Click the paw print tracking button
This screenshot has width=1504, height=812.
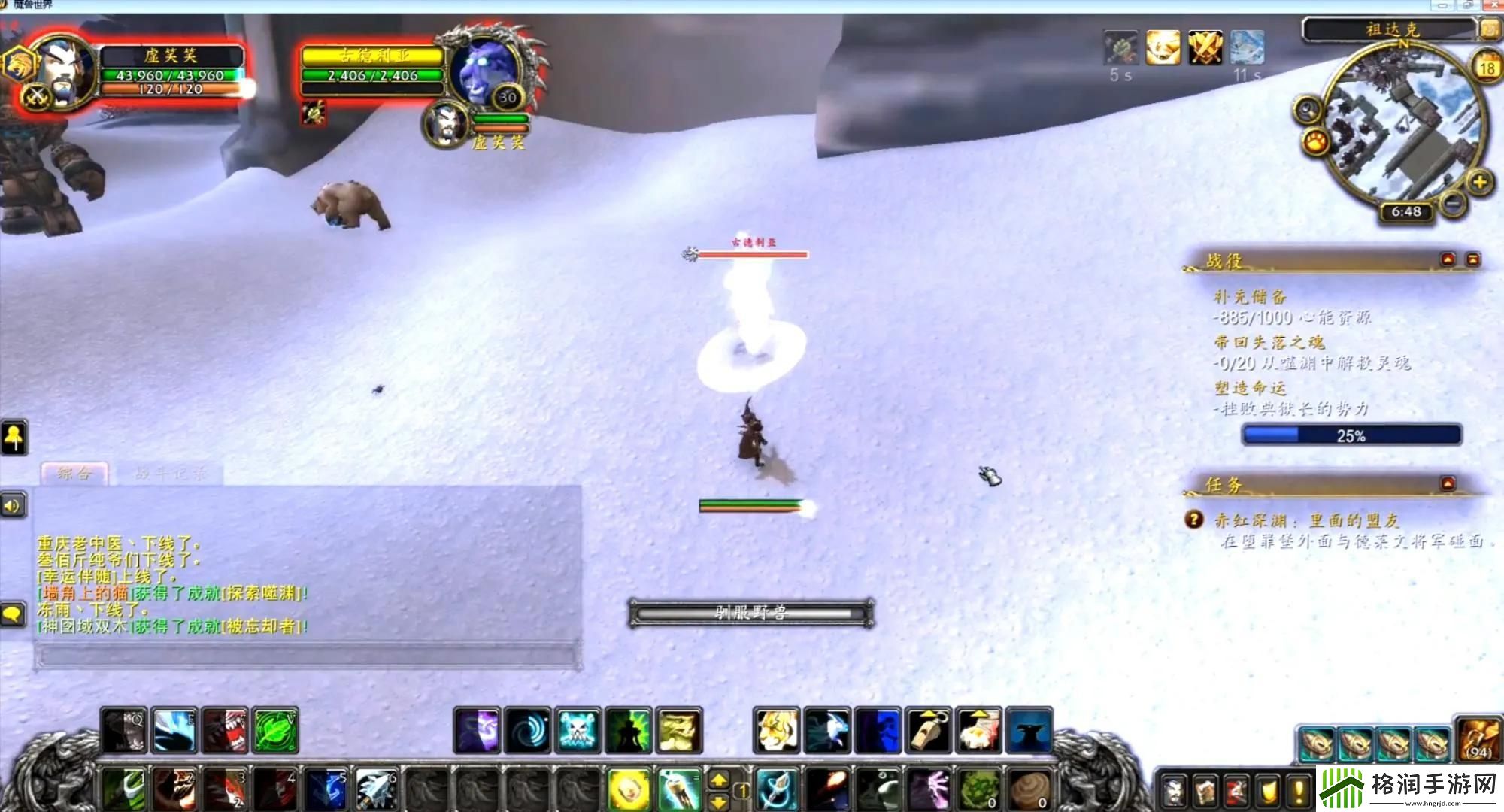[x=1316, y=141]
